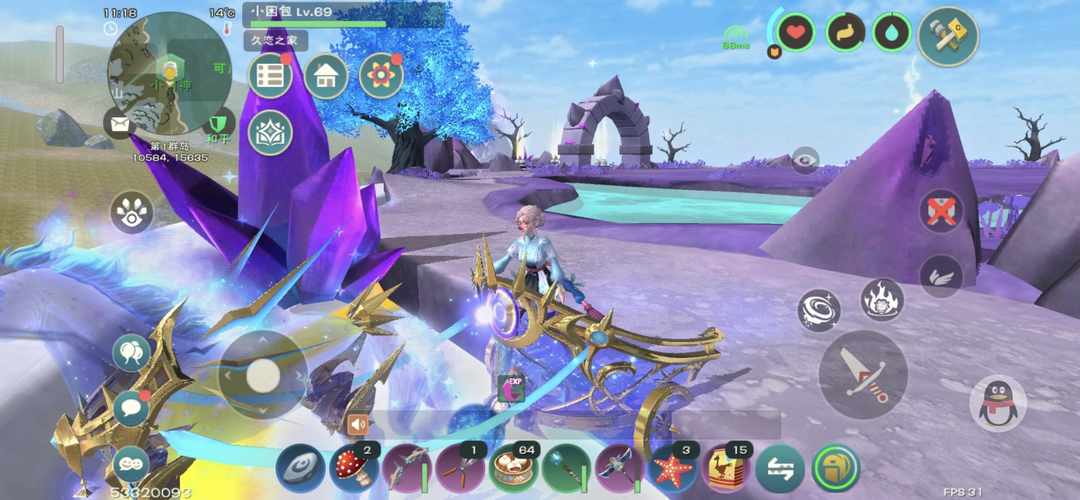Open the chat speech bubble
1080x500 pixels.
(131, 408)
